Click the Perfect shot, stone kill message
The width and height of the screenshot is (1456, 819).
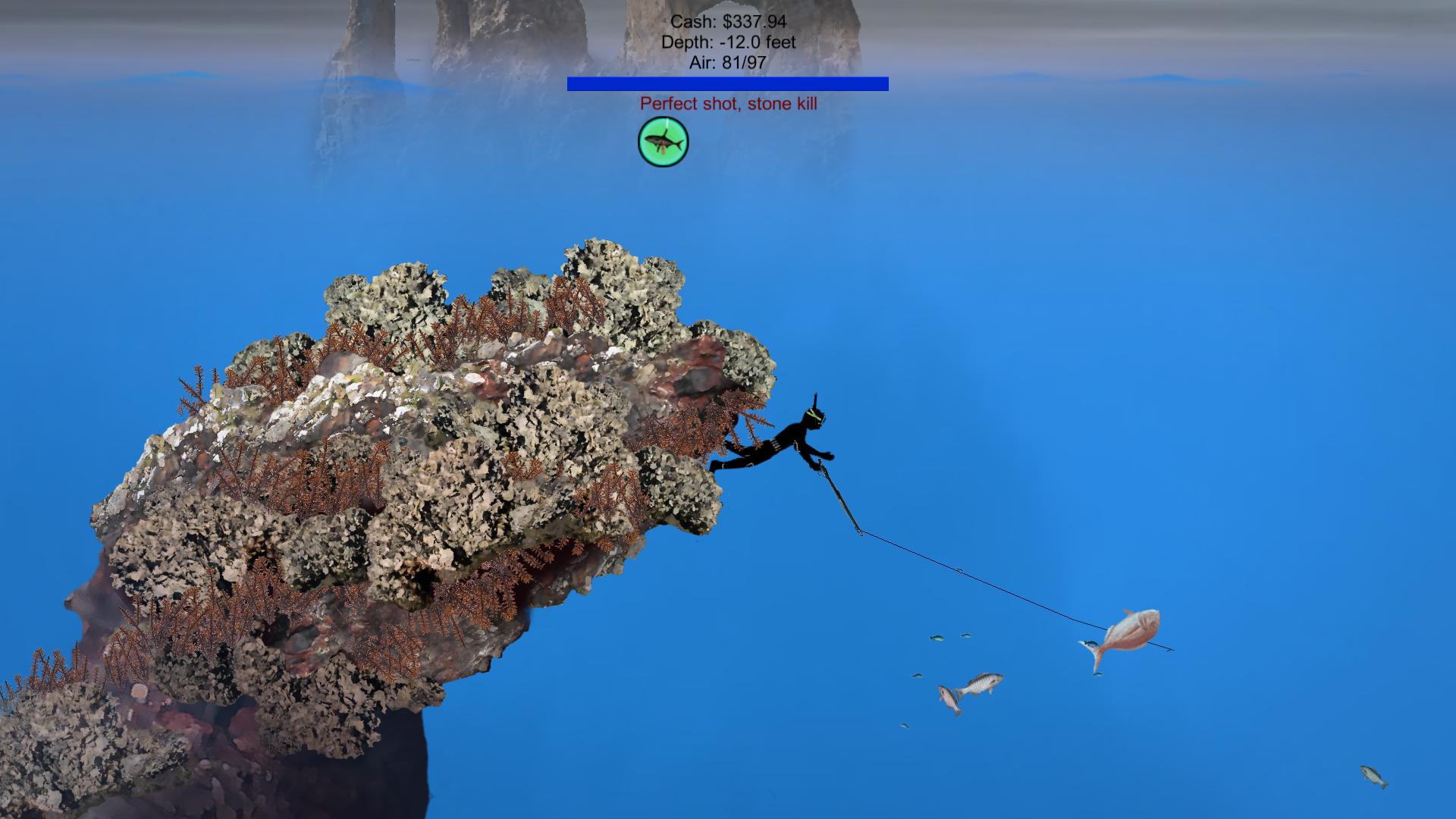(x=729, y=104)
